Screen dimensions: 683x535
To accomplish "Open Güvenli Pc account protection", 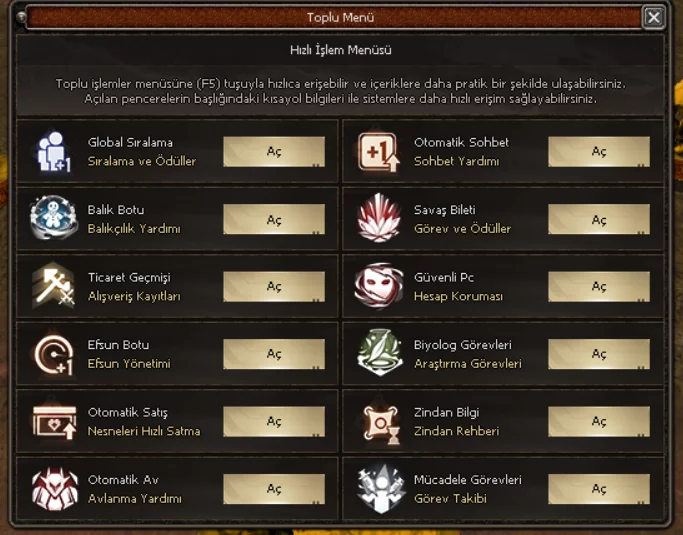I will 599,287.
